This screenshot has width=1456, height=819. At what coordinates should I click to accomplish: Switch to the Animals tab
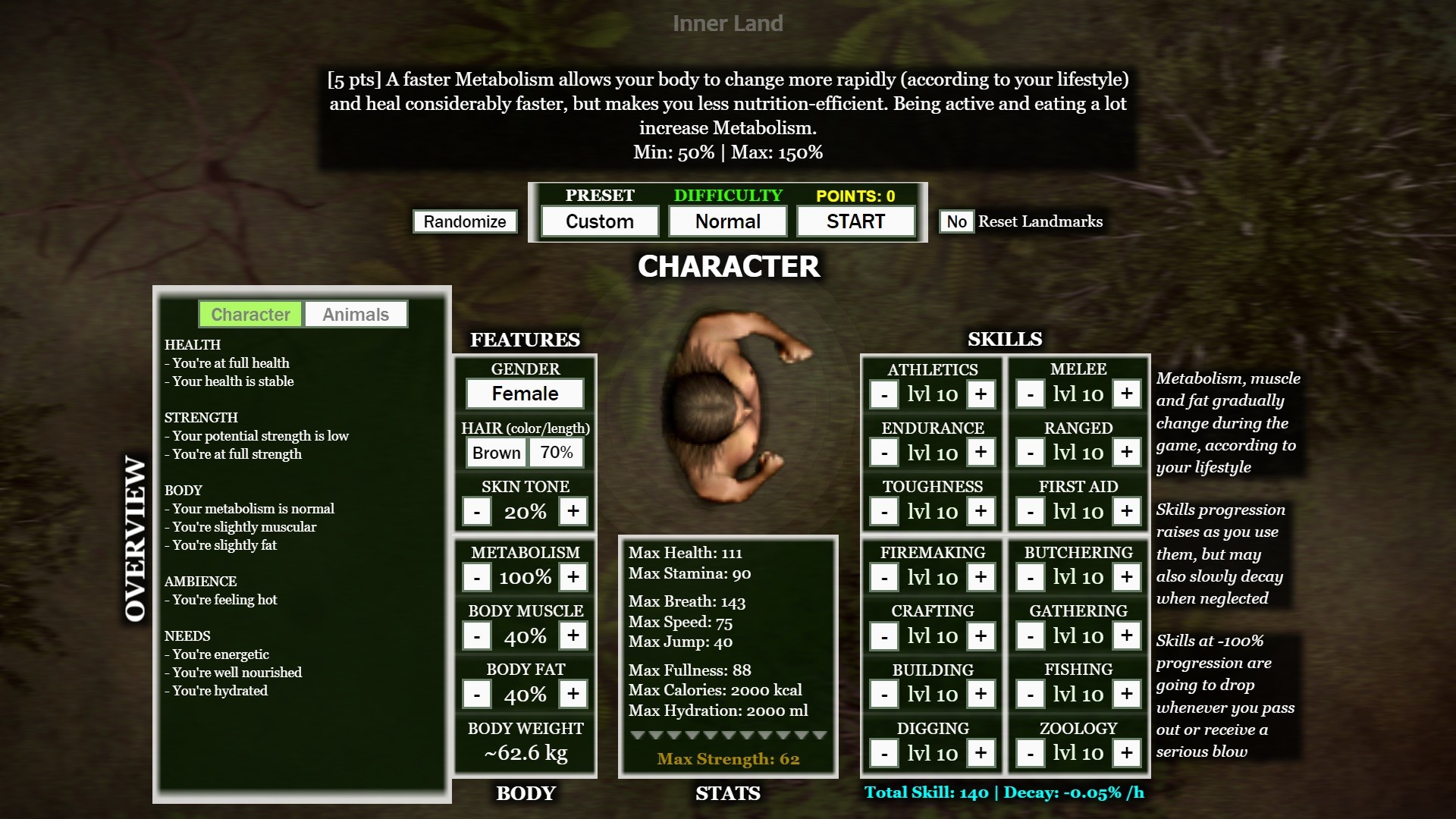[x=355, y=315]
